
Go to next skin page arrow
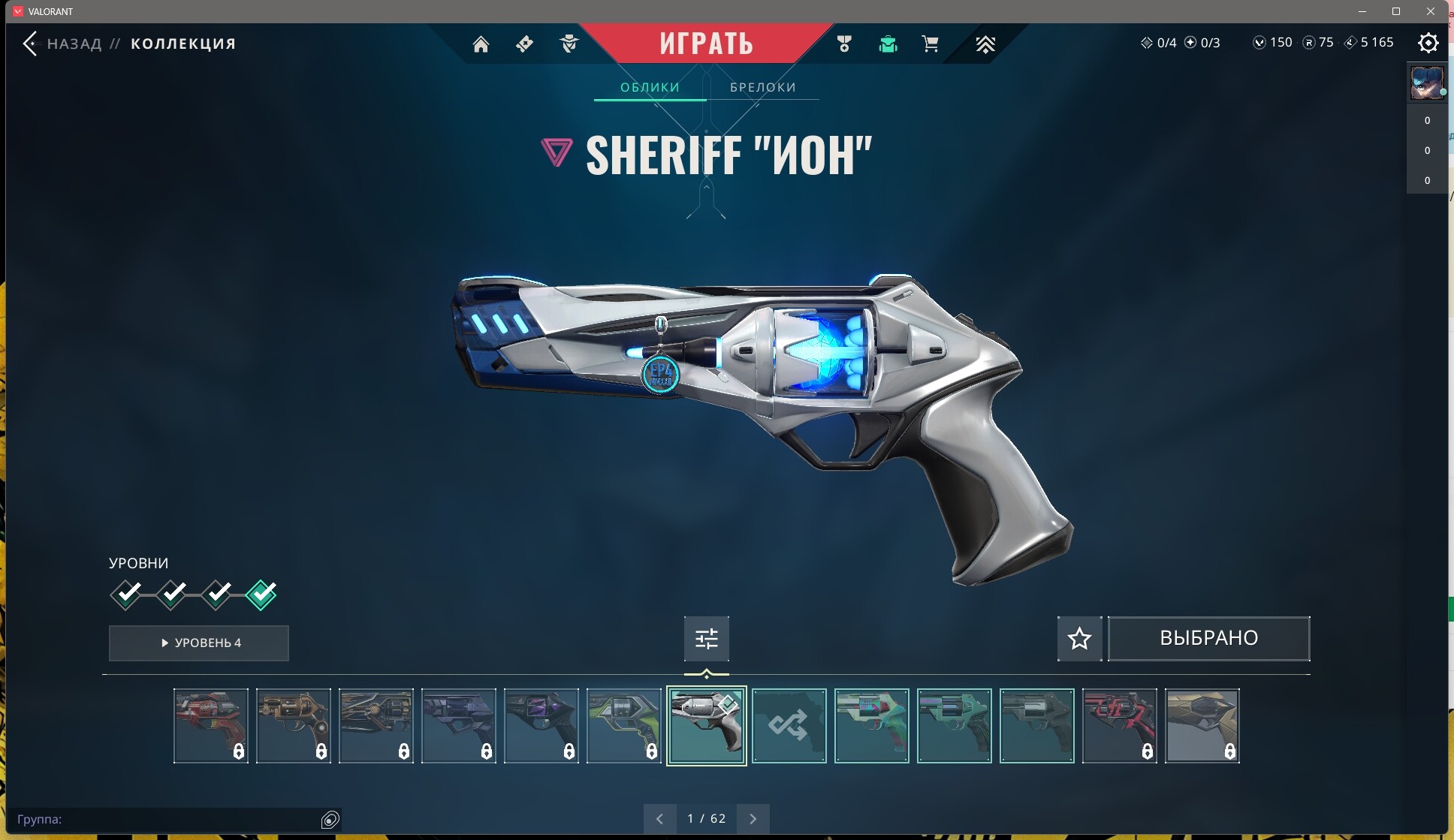click(753, 819)
